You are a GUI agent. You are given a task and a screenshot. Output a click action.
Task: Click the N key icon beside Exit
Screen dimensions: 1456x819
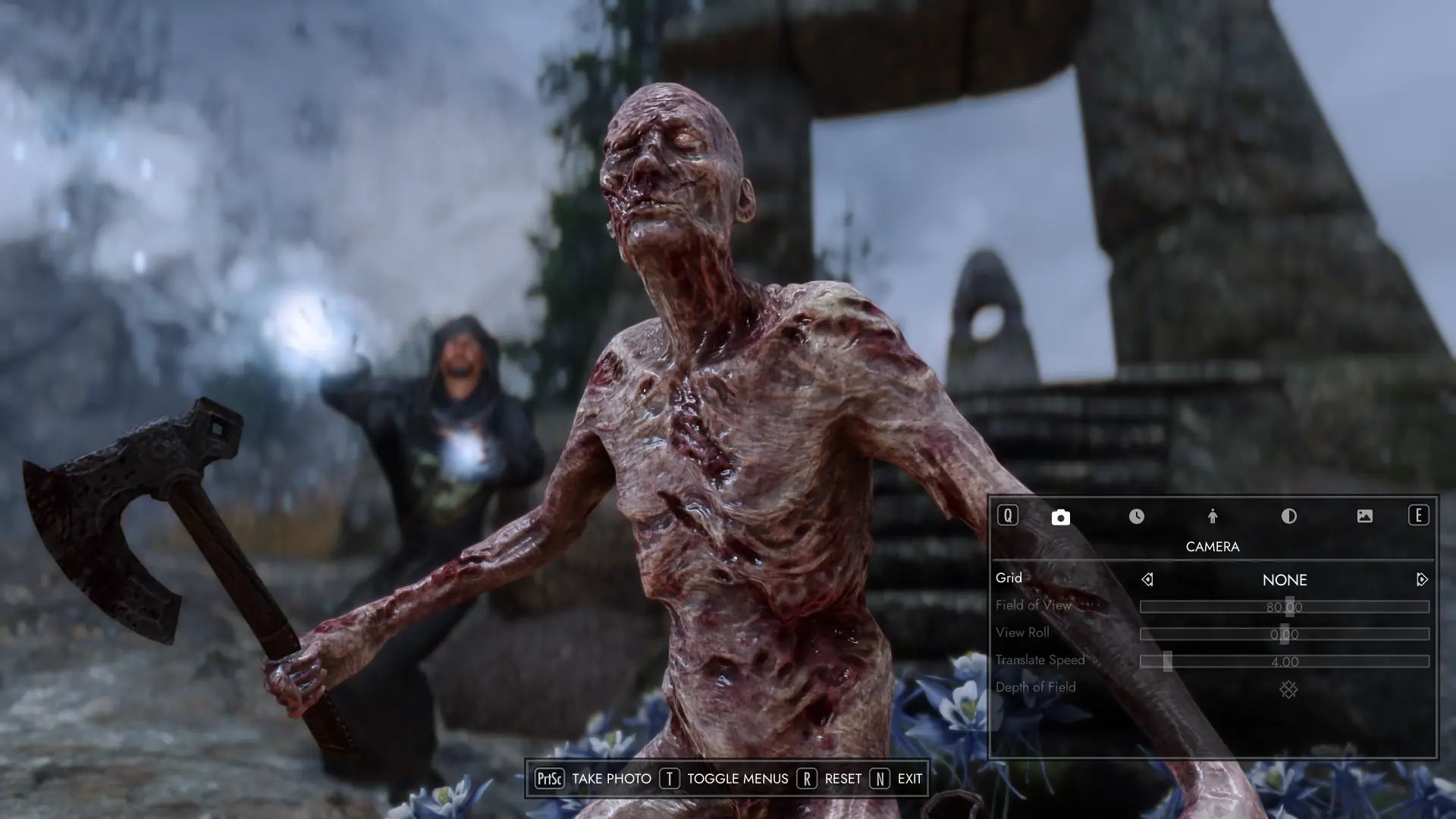(x=880, y=778)
